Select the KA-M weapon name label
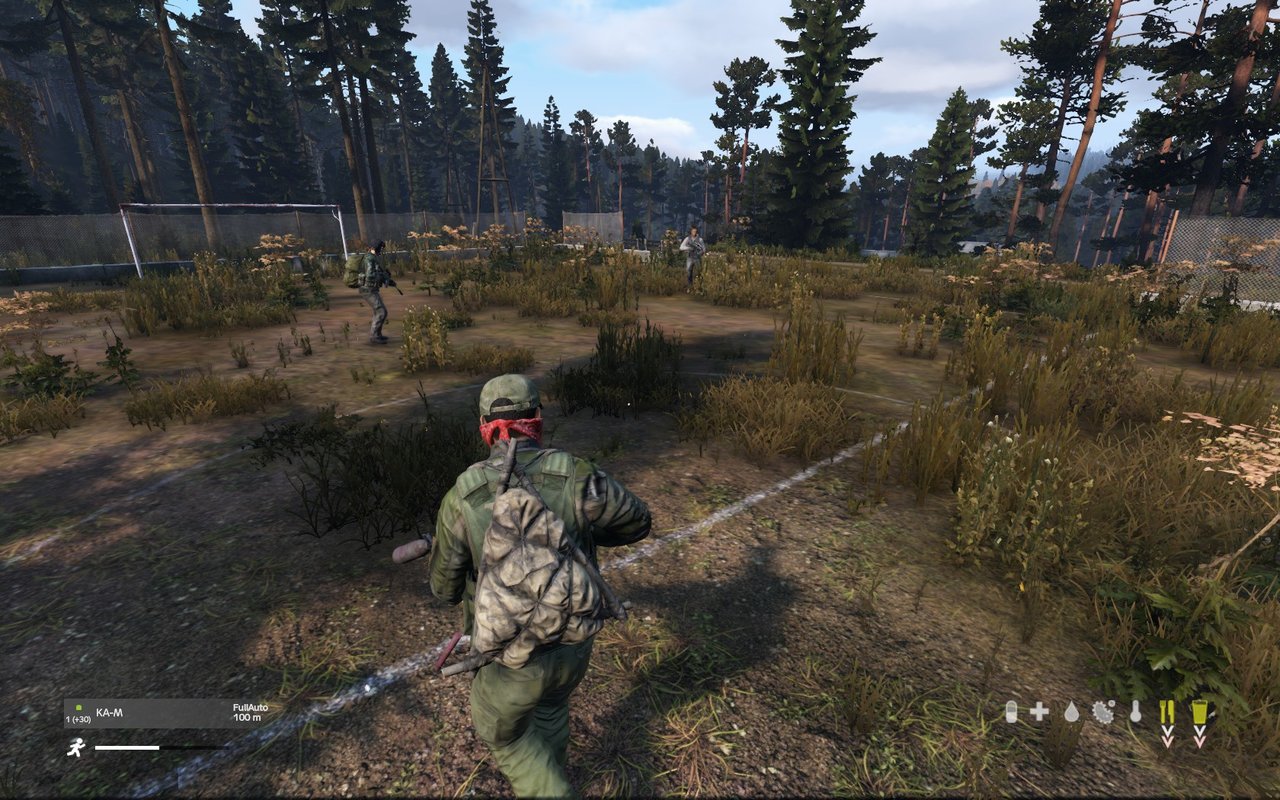1280x800 pixels. 109,712
